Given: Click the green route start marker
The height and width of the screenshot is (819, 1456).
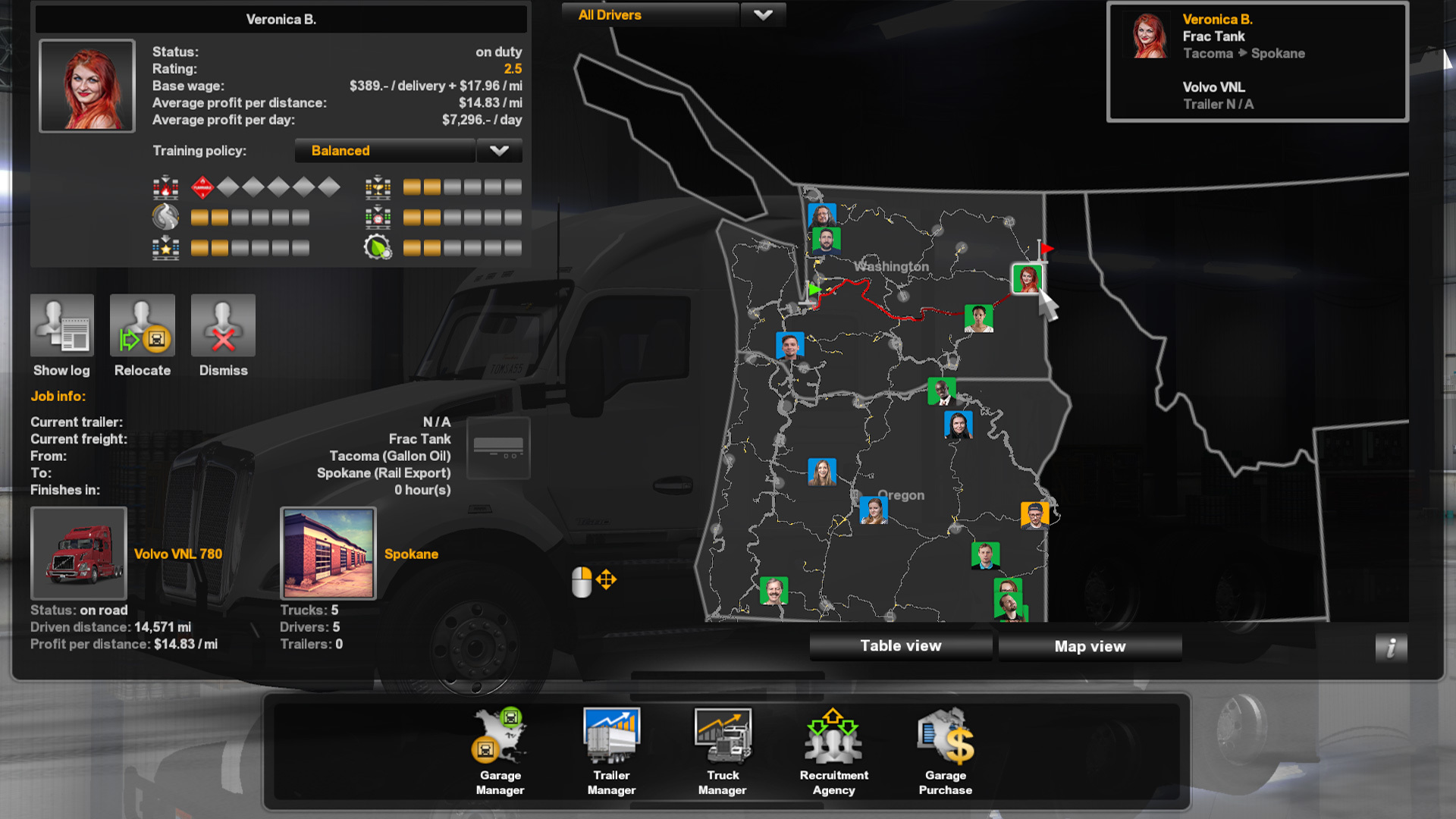Looking at the screenshot, I should [x=814, y=289].
